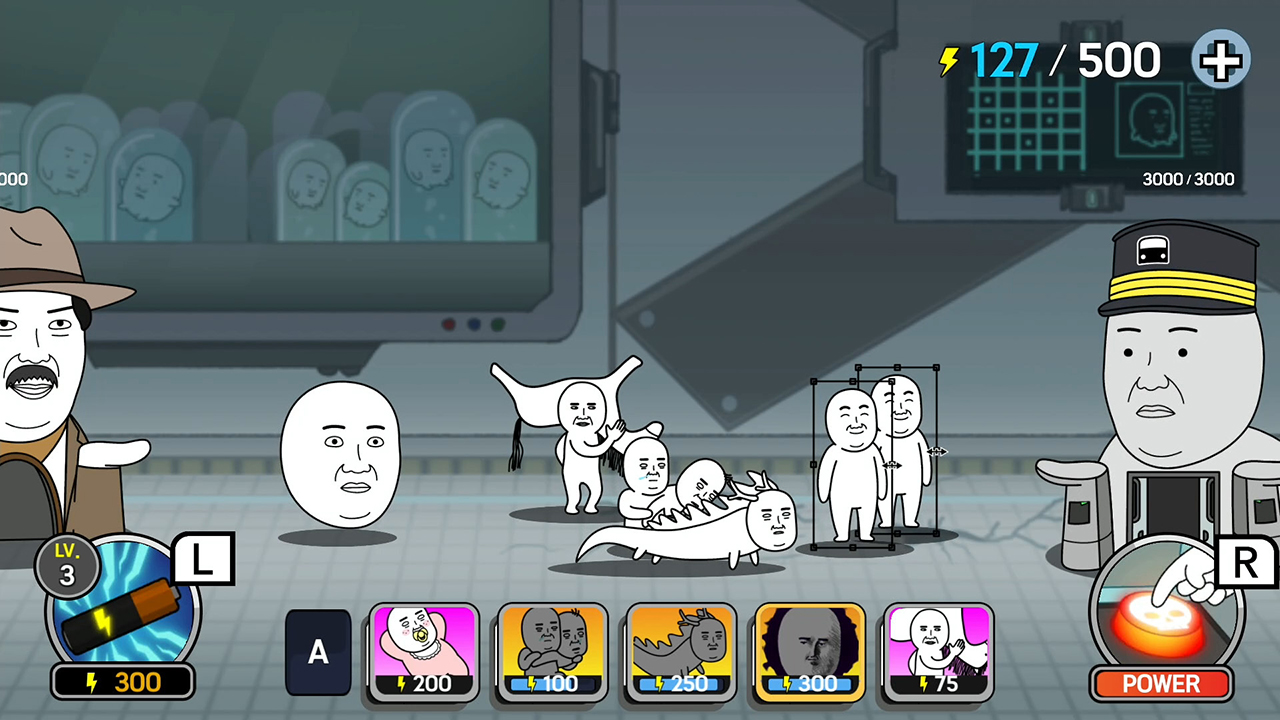1280x720 pixels.
Task: Pick the 75-cost slapping unit card
Action: [x=938, y=648]
